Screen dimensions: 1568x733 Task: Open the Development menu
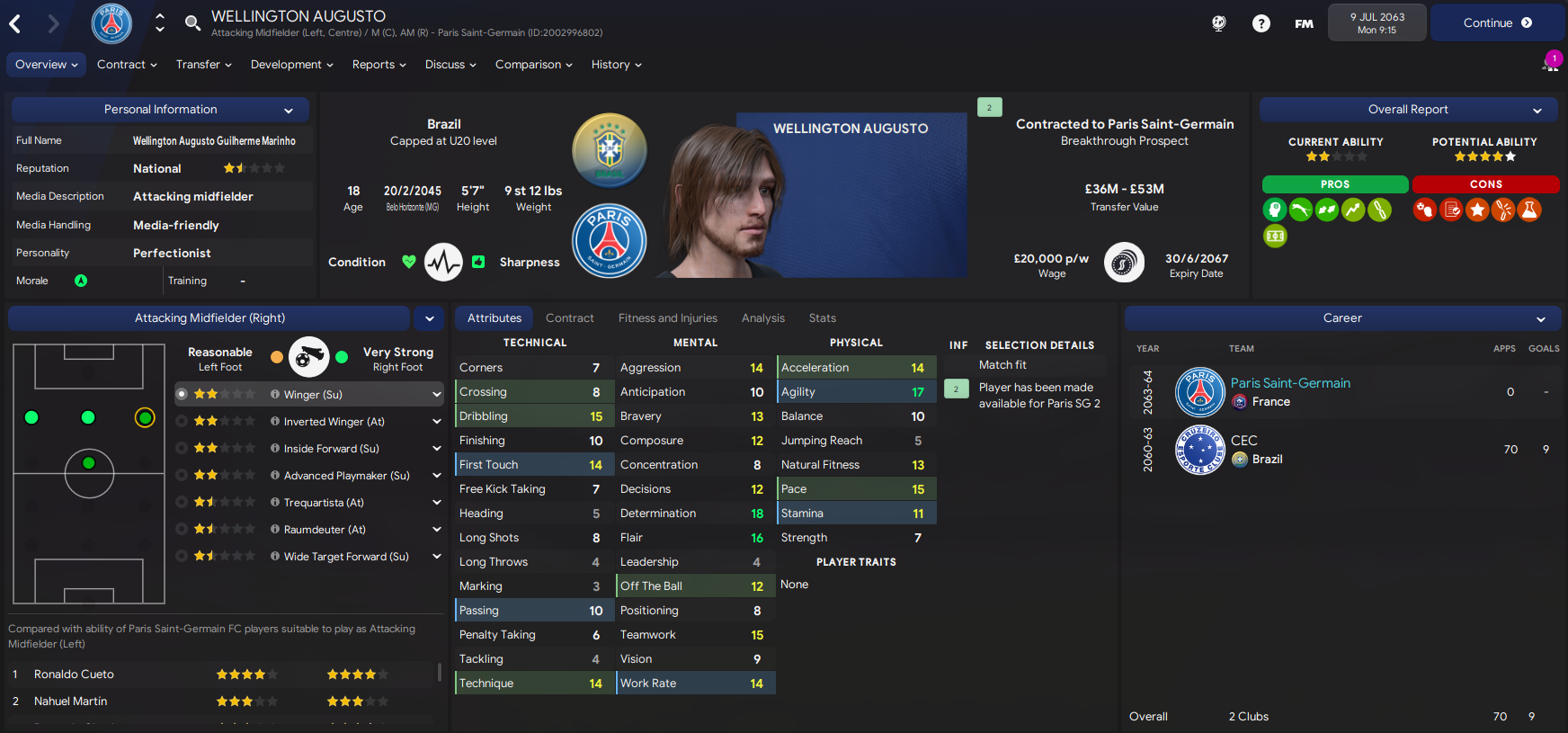[x=291, y=65]
